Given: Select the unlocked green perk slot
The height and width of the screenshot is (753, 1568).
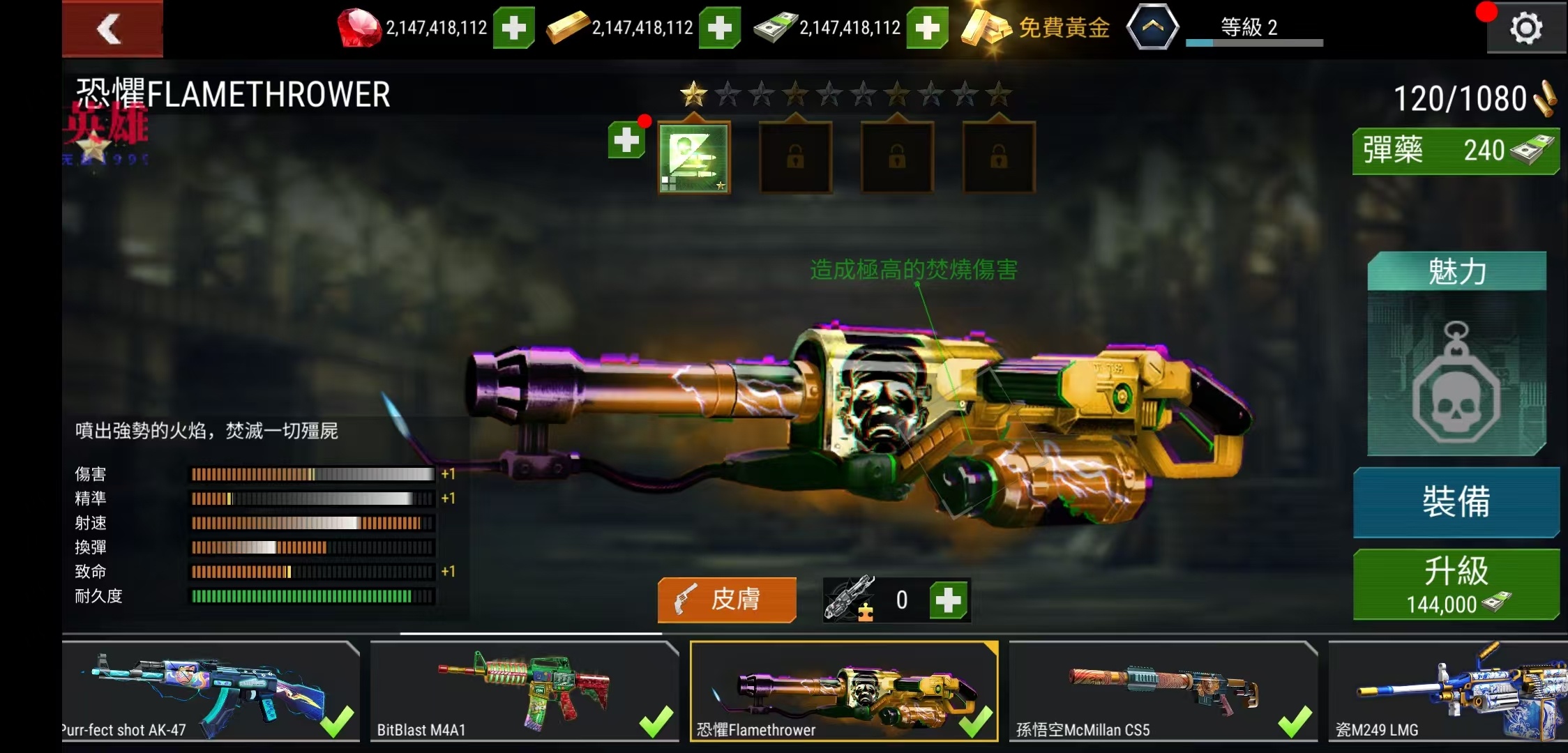Looking at the screenshot, I should point(694,158).
